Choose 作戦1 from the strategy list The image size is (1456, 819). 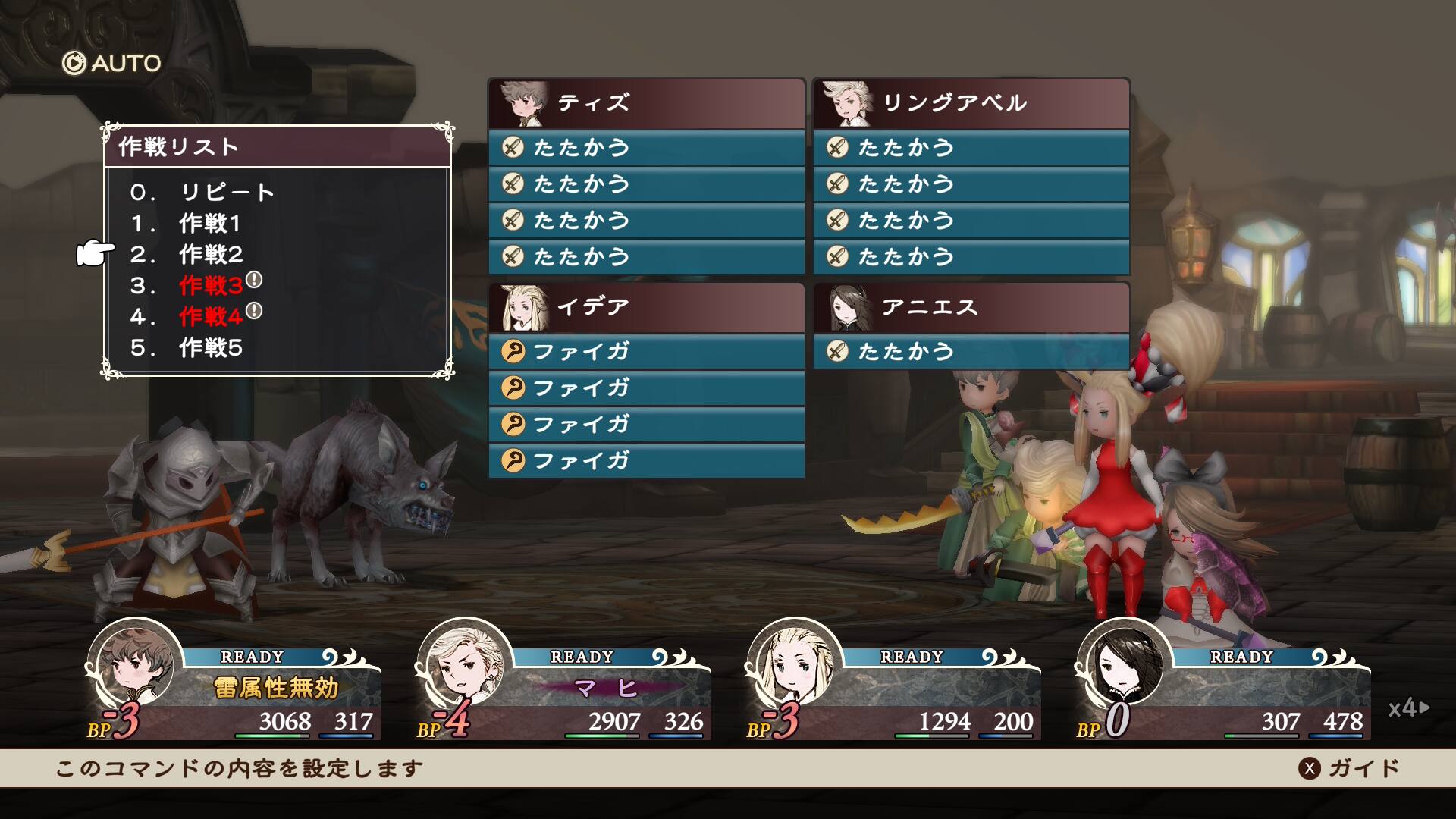209,224
